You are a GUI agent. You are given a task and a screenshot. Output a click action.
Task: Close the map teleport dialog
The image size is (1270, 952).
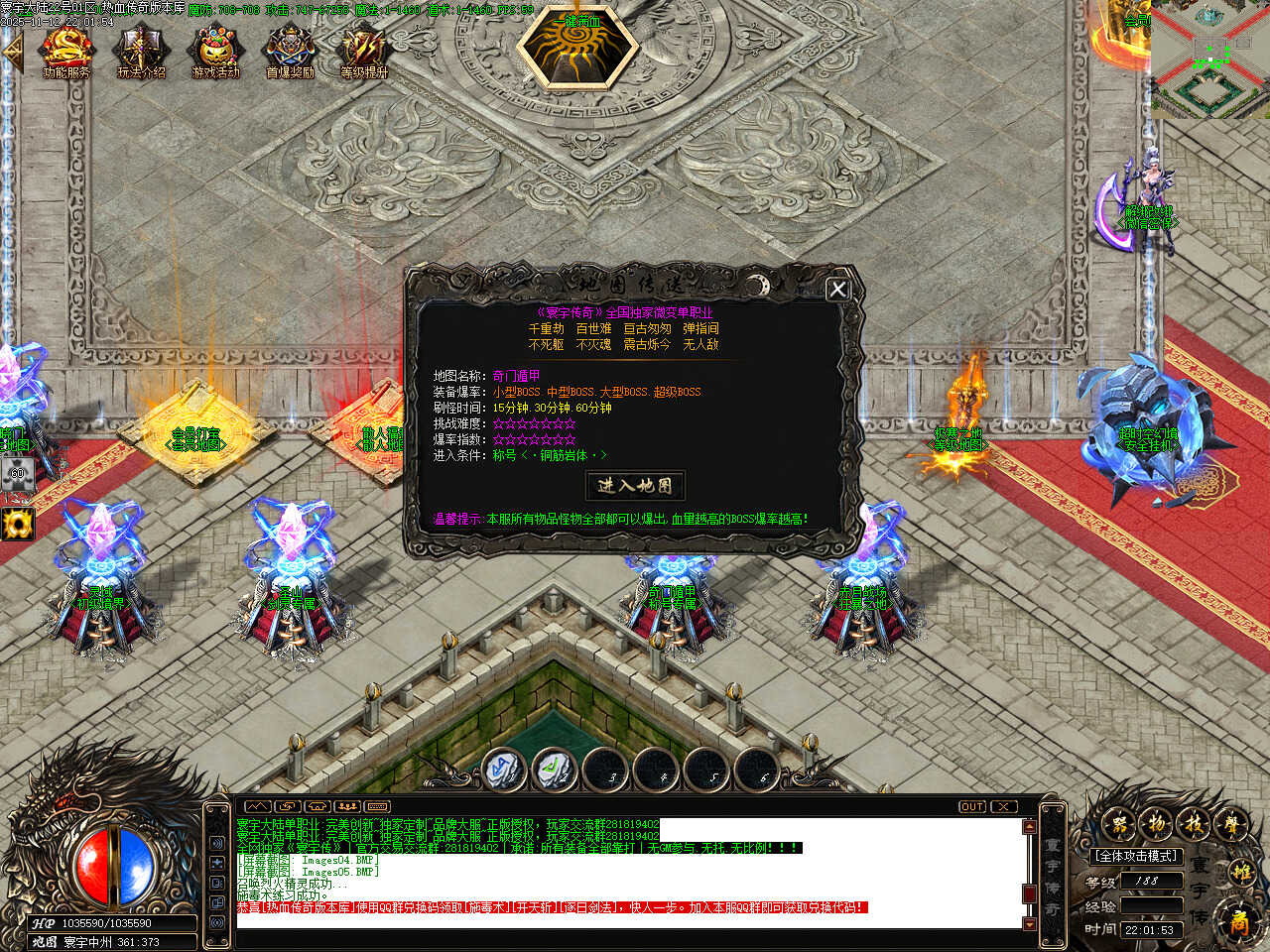(x=837, y=289)
